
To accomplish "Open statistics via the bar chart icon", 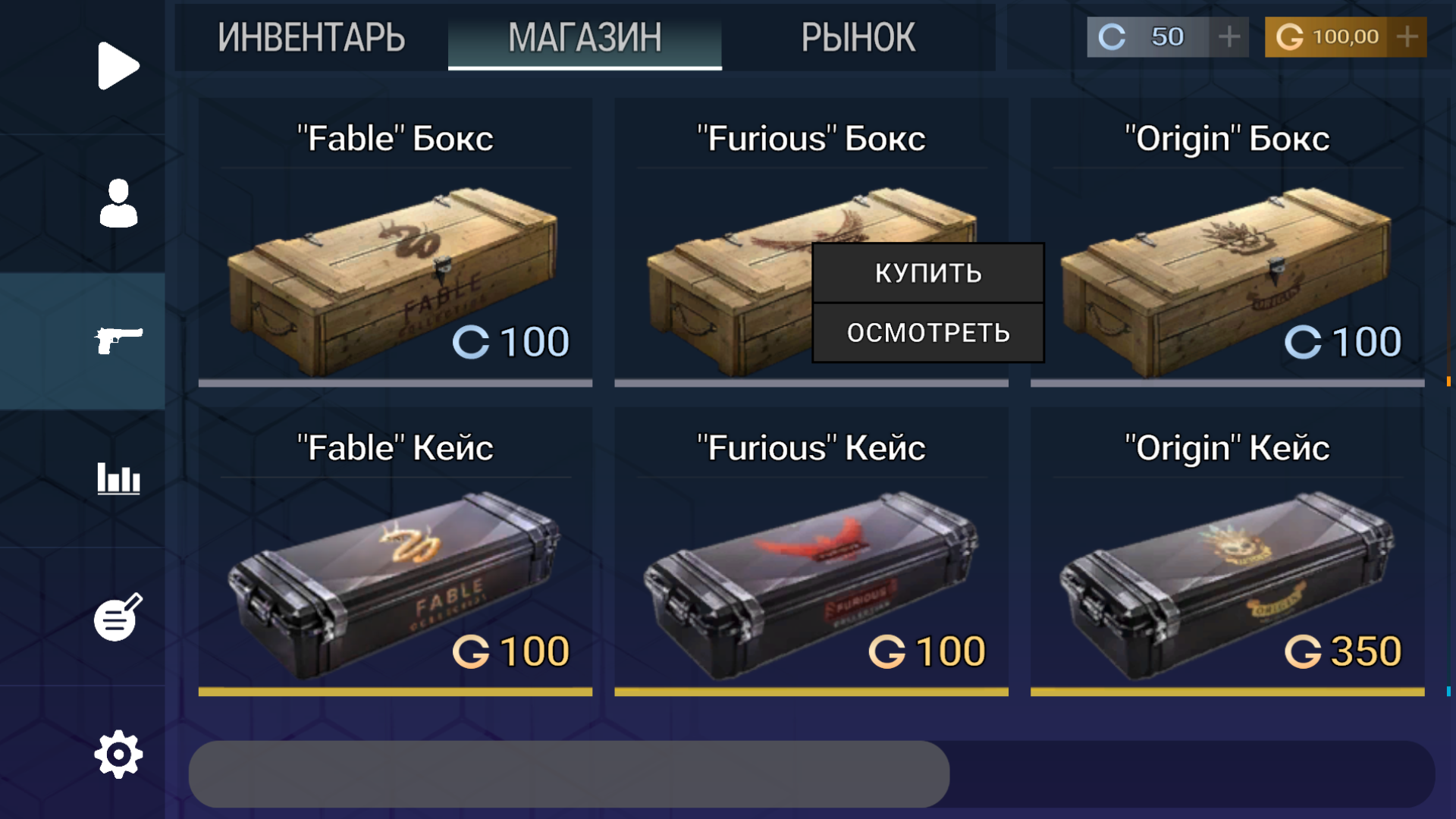I will [119, 479].
